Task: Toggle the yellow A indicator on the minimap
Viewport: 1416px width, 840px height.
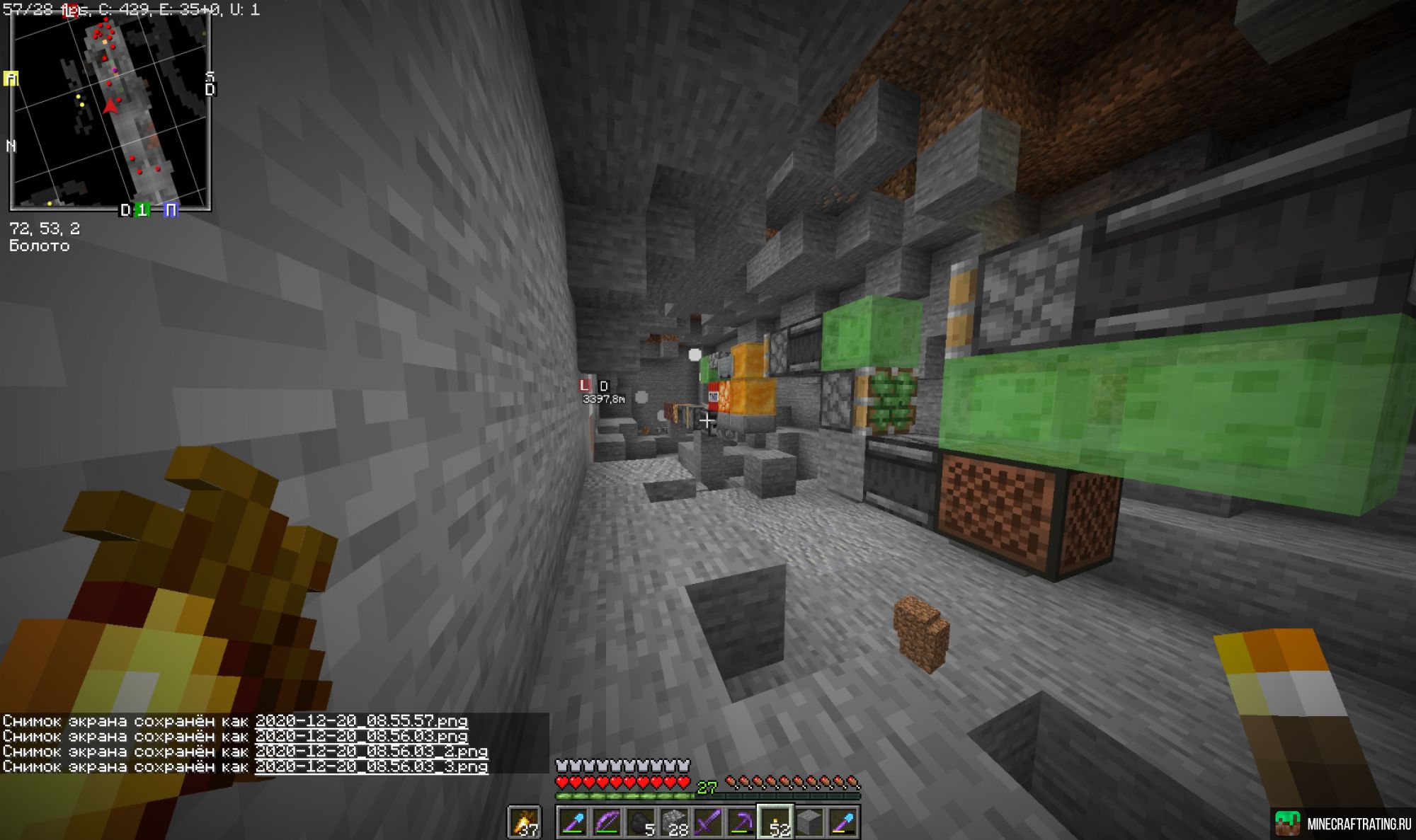Action: [x=9, y=78]
